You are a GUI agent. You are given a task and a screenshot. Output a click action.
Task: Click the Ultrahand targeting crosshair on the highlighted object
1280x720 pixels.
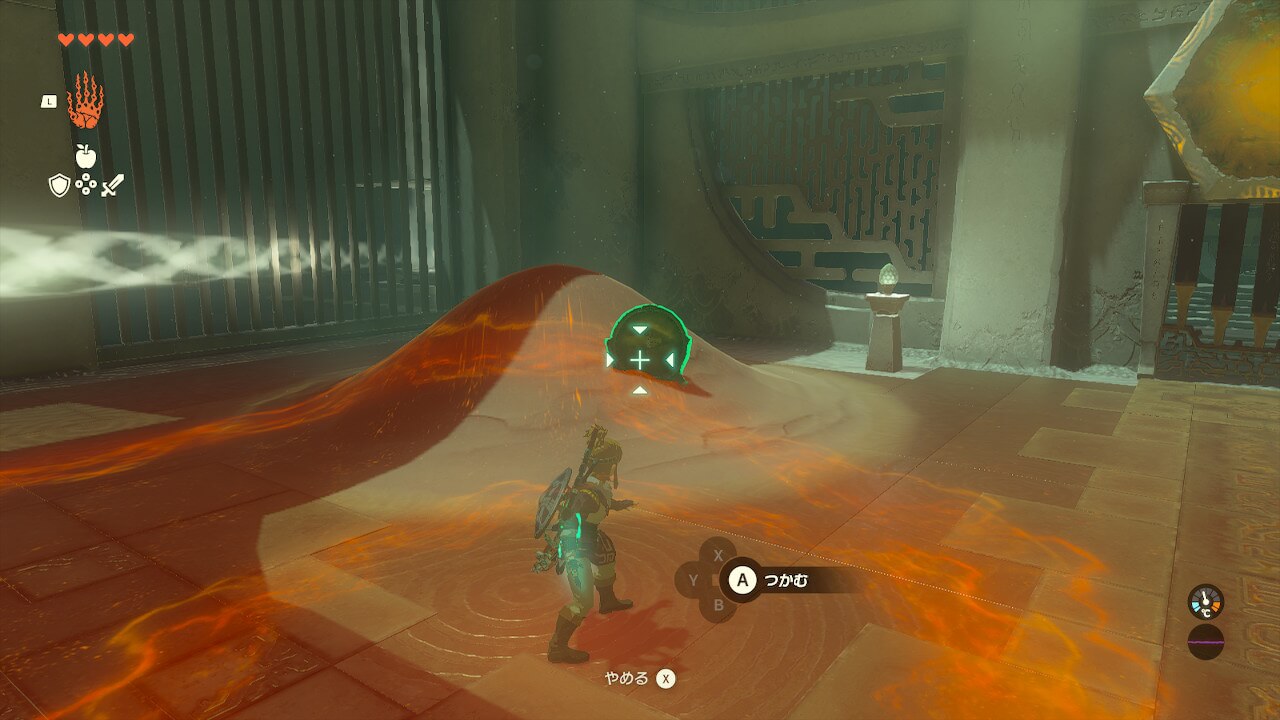coord(639,359)
